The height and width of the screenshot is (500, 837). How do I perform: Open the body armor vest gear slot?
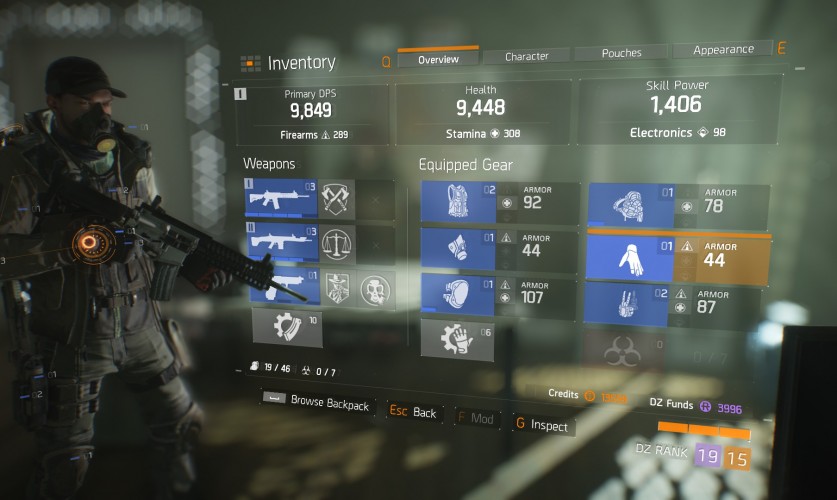[458, 202]
